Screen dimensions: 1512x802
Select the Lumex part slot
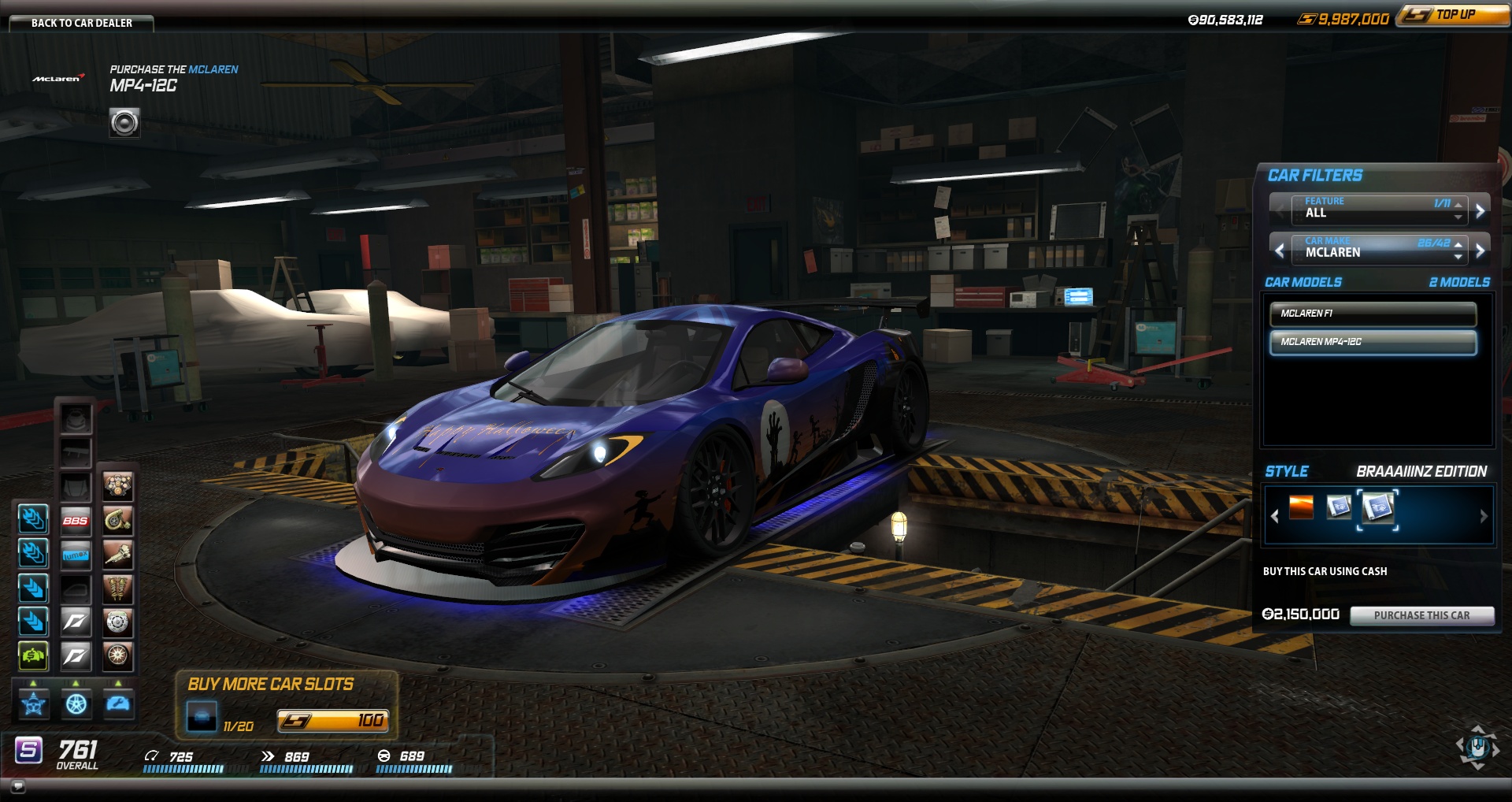point(76,555)
